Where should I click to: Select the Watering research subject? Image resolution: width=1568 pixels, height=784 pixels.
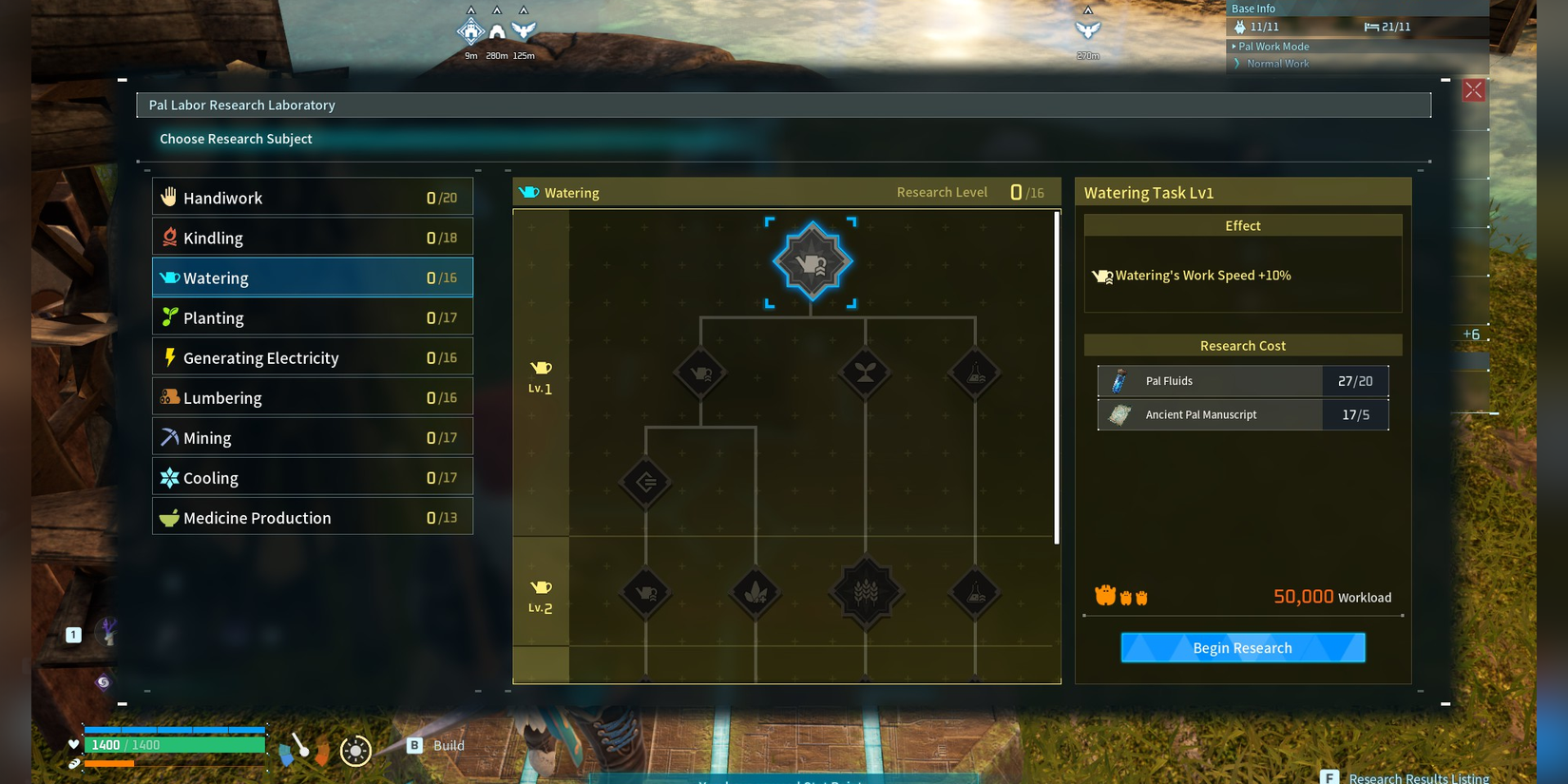click(312, 277)
